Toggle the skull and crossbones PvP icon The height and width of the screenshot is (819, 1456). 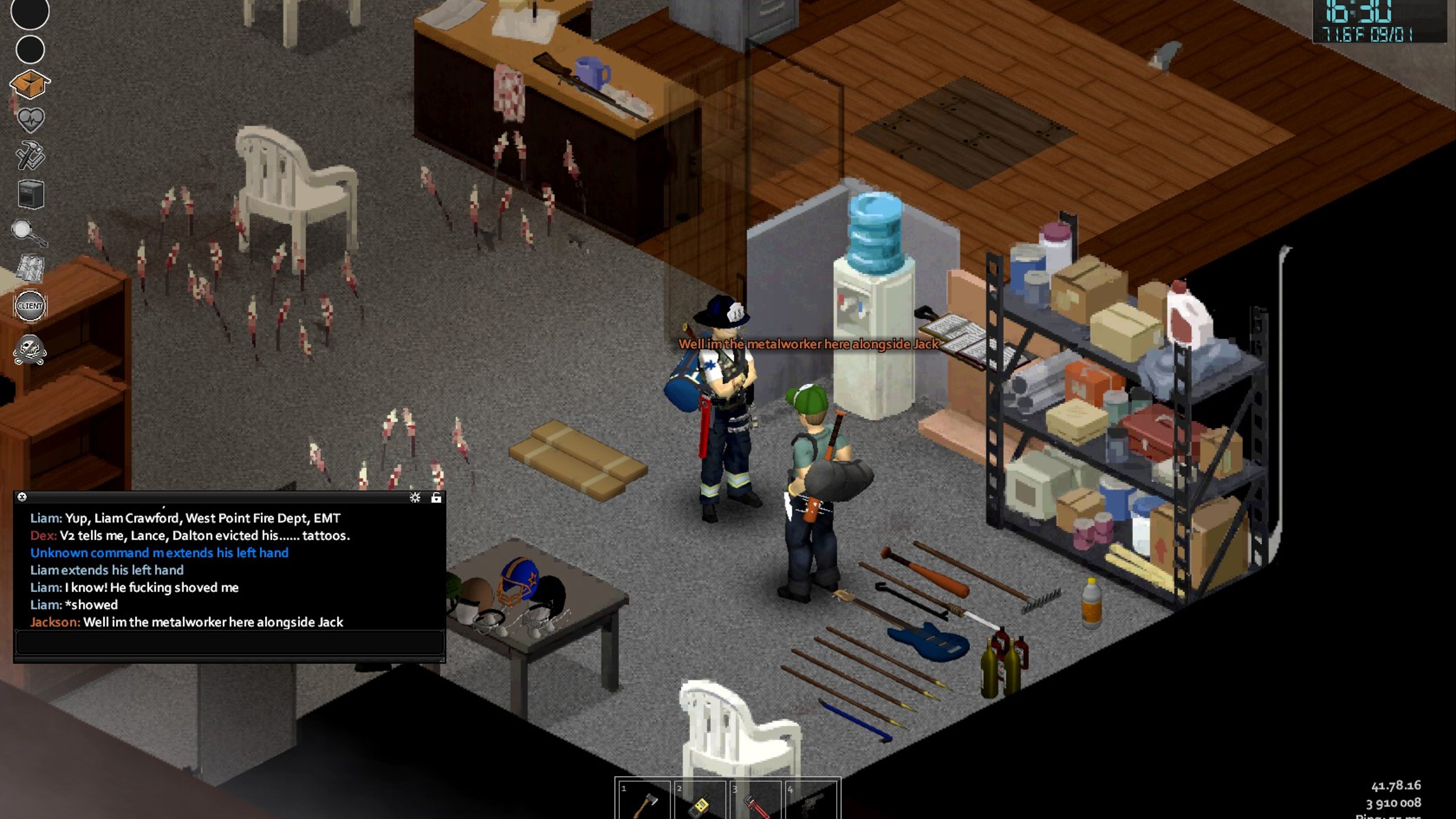coord(30,350)
